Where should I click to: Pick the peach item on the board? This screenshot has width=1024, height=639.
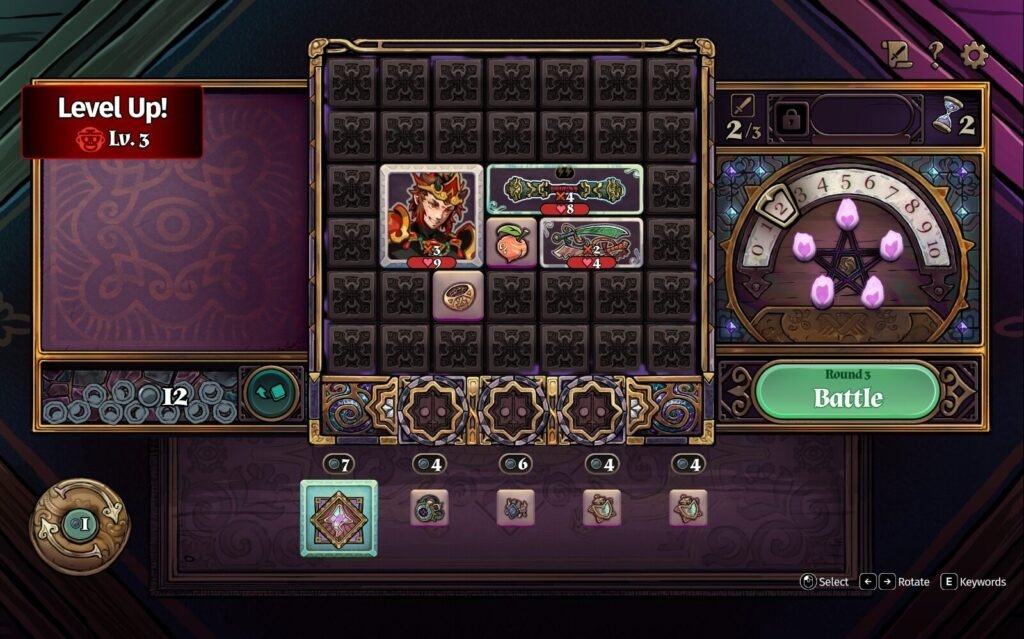pos(512,242)
